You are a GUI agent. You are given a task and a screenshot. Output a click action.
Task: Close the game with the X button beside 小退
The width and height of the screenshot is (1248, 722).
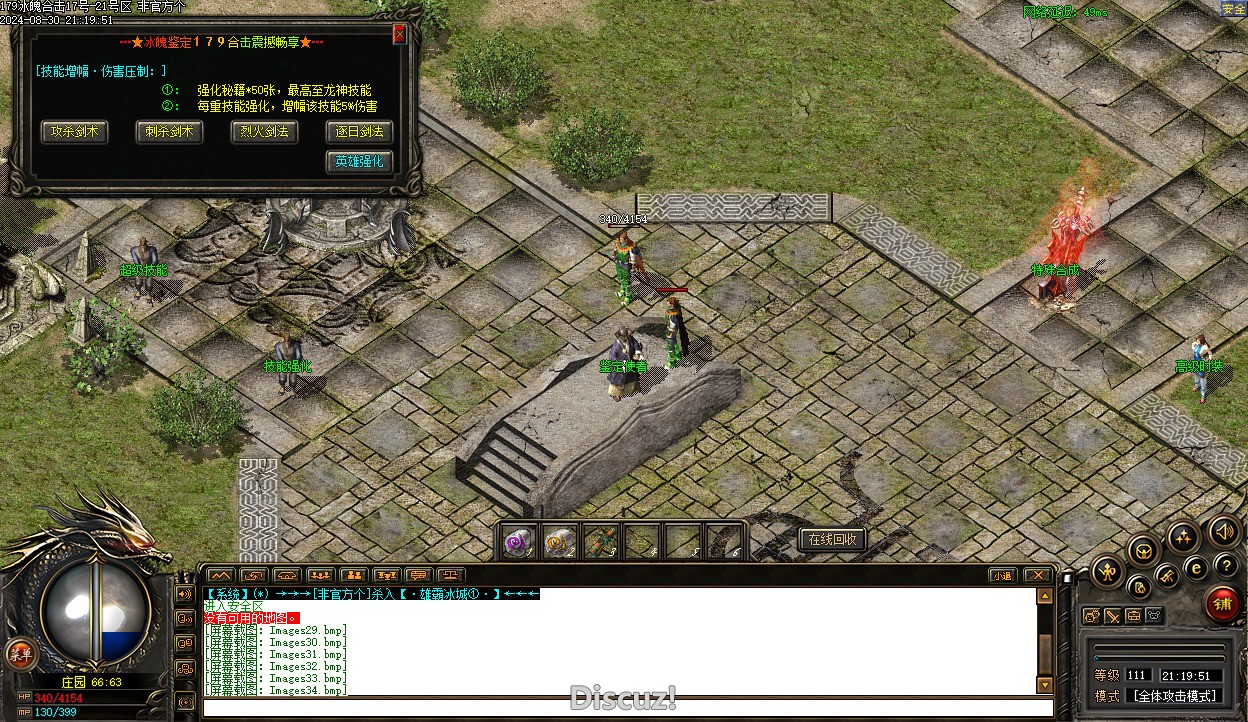click(x=1037, y=575)
